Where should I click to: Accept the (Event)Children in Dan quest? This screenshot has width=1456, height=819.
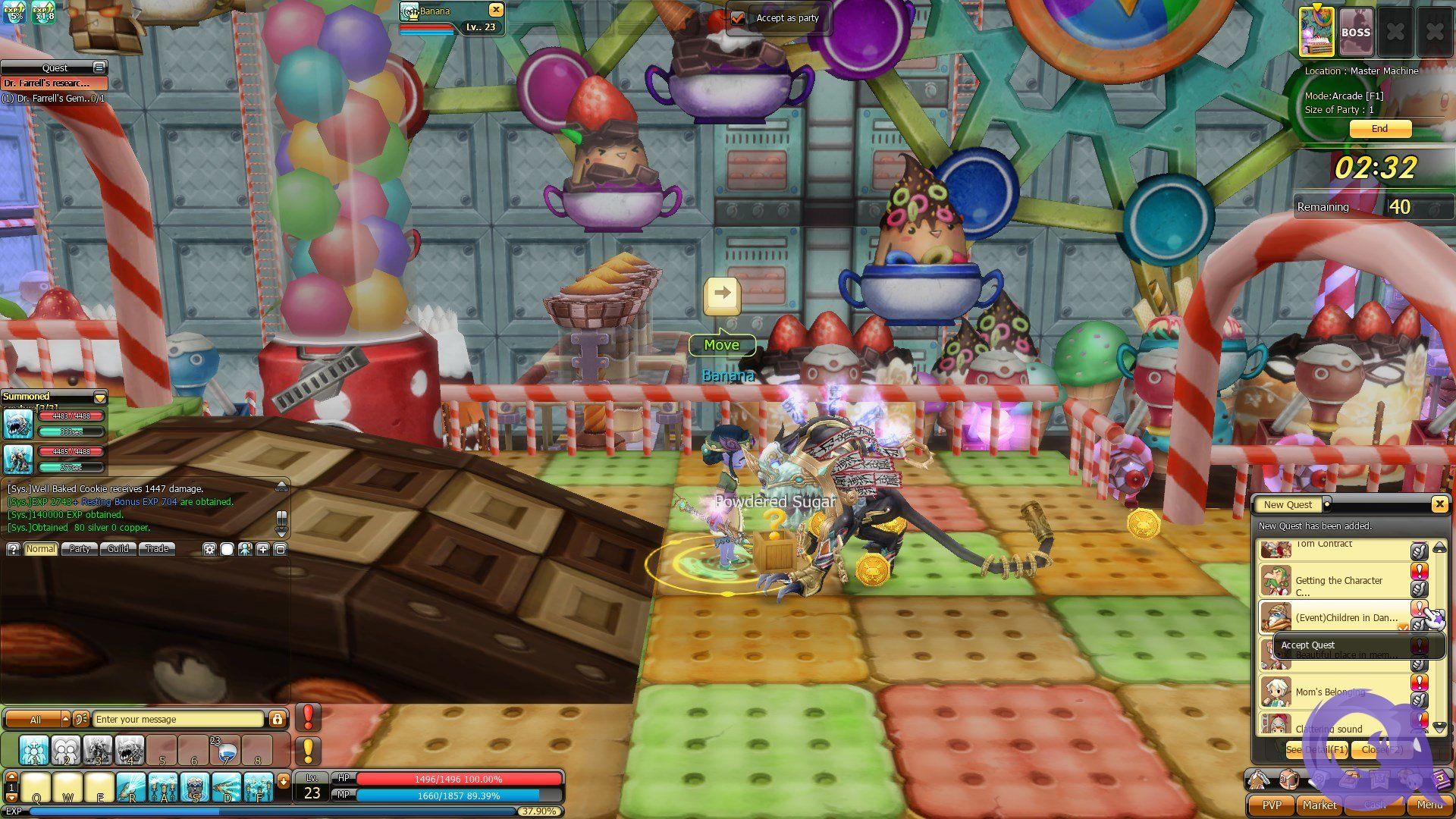coord(1418,608)
